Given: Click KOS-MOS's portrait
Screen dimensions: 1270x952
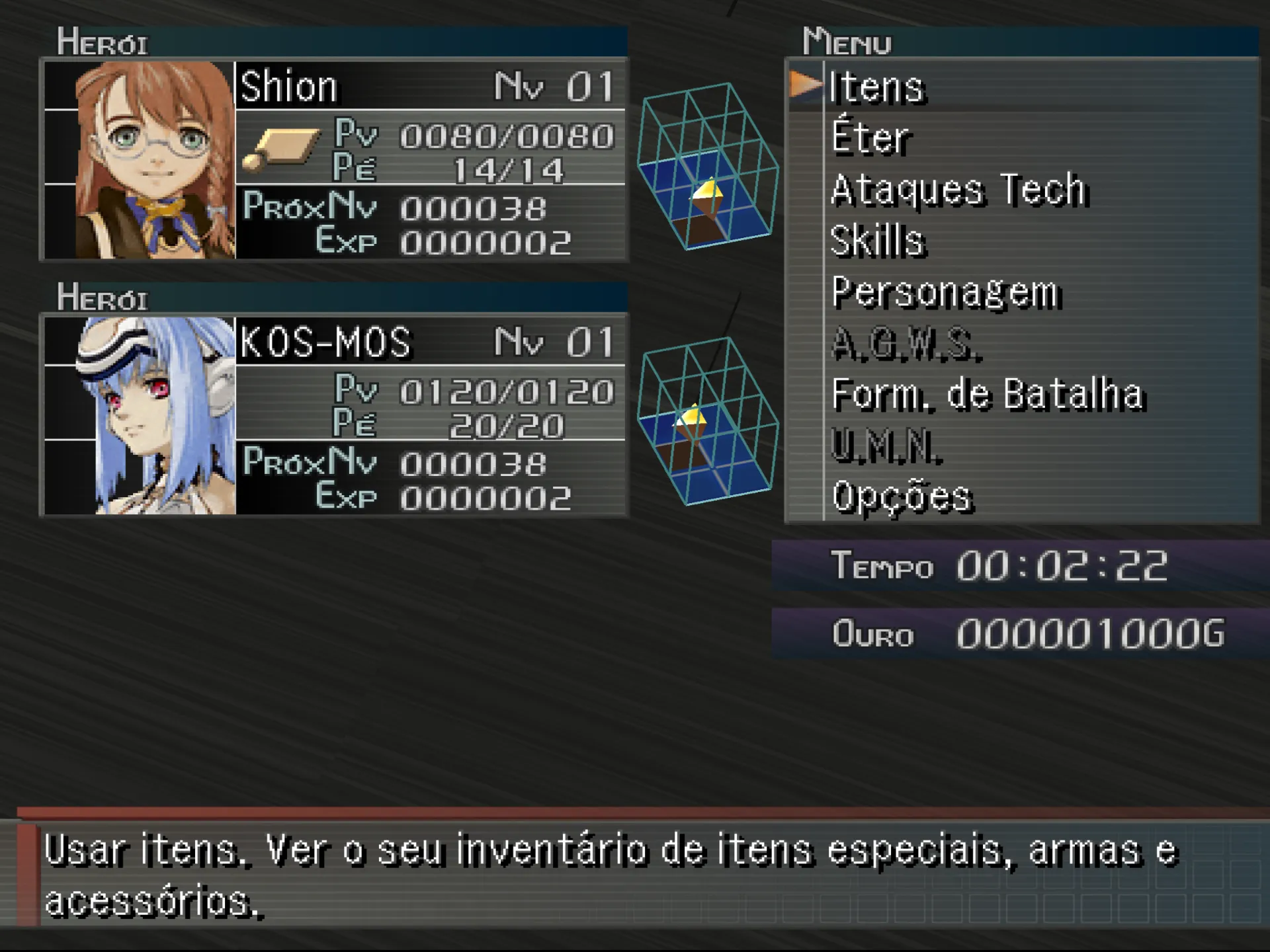Looking at the screenshot, I should [156, 415].
